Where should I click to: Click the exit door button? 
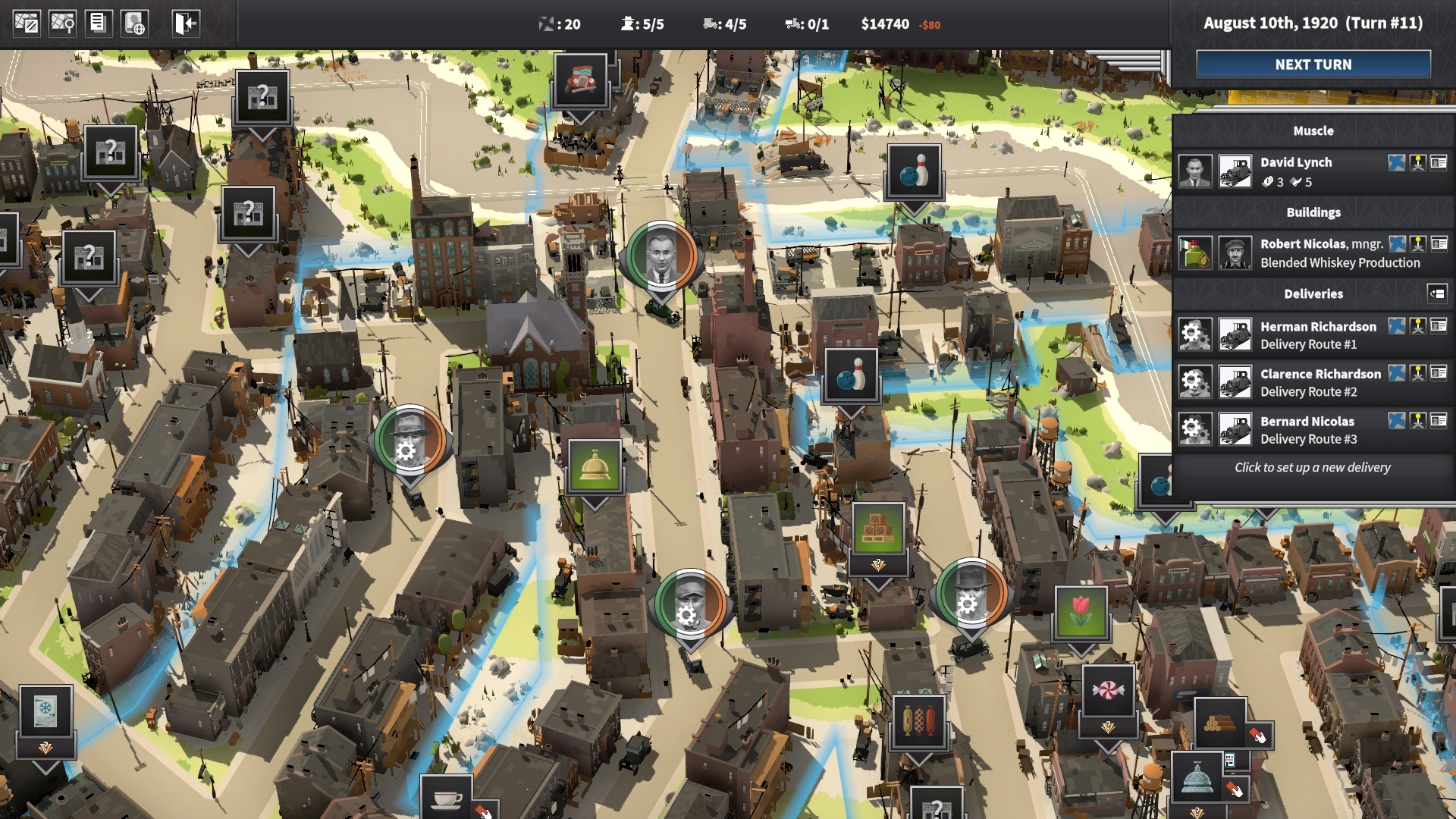tap(185, 23)
